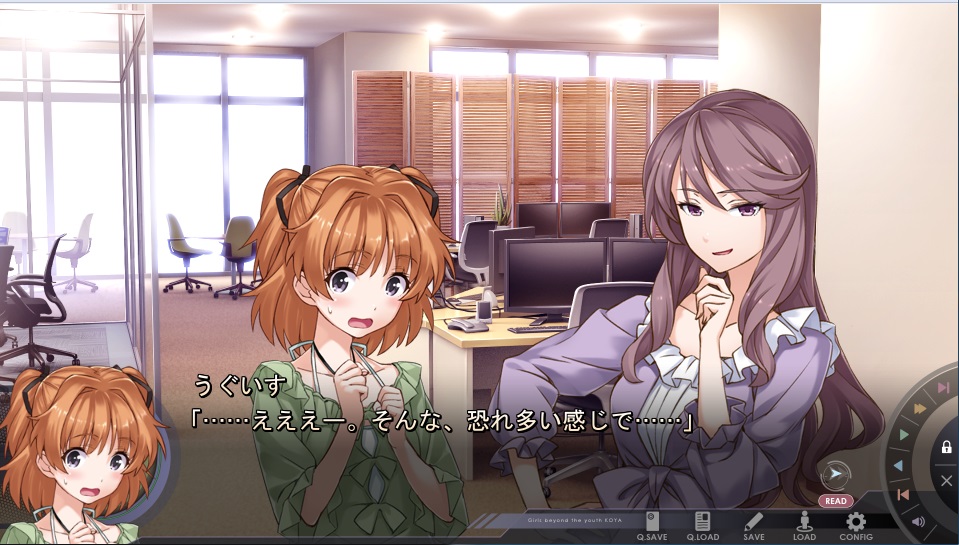Return to previous scene with orange rewind icon

[x=903, y=495]
